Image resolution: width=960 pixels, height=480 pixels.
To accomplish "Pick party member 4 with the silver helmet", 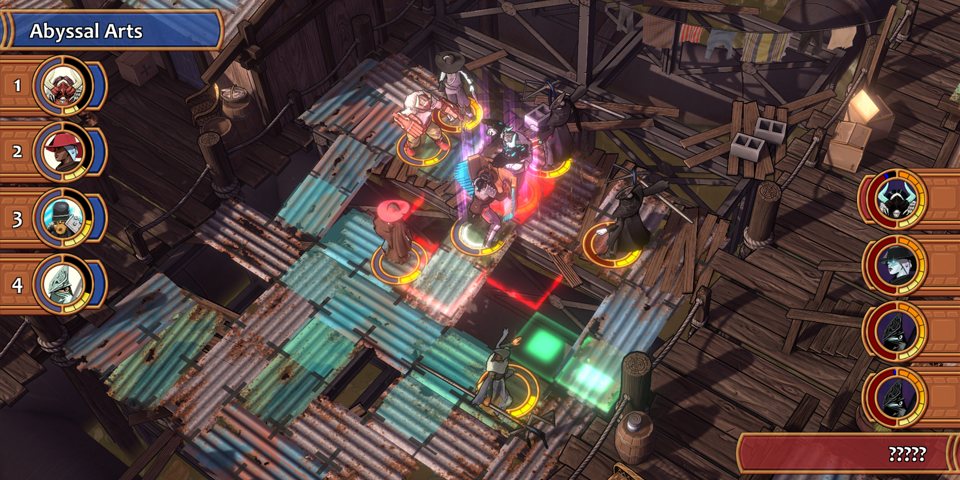I will pos(62,283).
